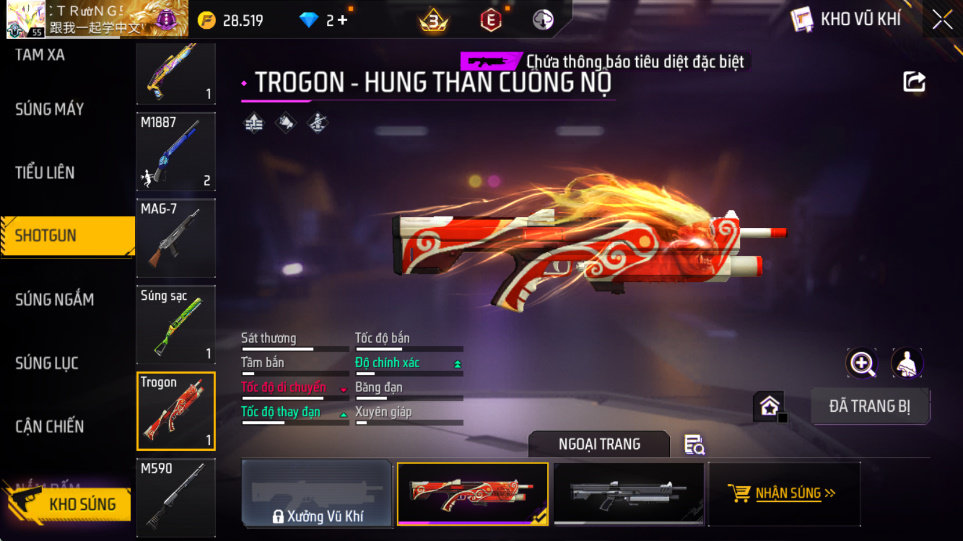Click the ĐÃ TRANG BỊ button

[870, 406]
